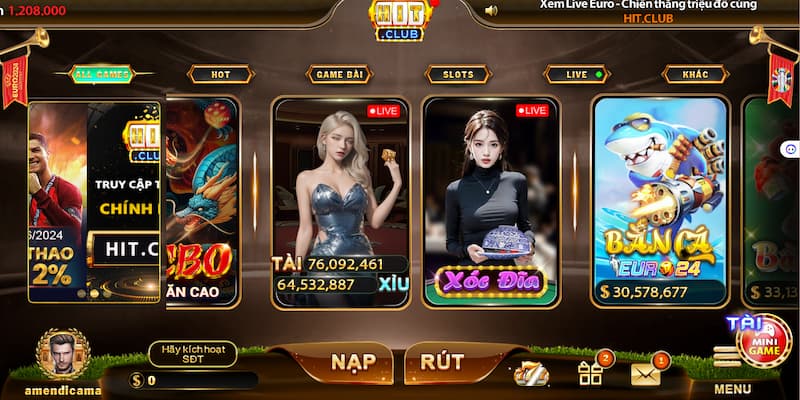The width and height of the screenshot is (800, 400).
Task: Open the gift boxes rewards icon
Action: click(x=590, y=373)
